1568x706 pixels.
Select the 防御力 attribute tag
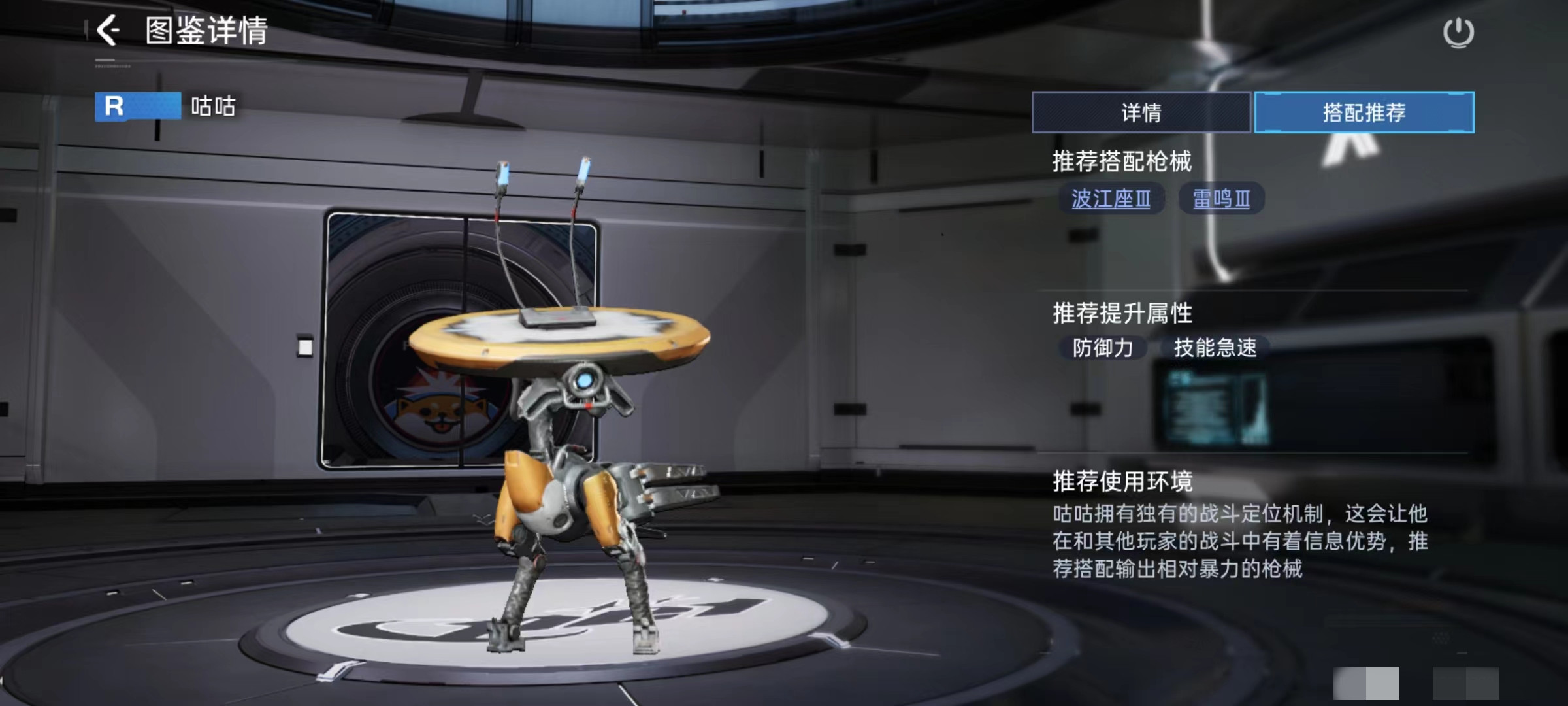click(1103, 348)
